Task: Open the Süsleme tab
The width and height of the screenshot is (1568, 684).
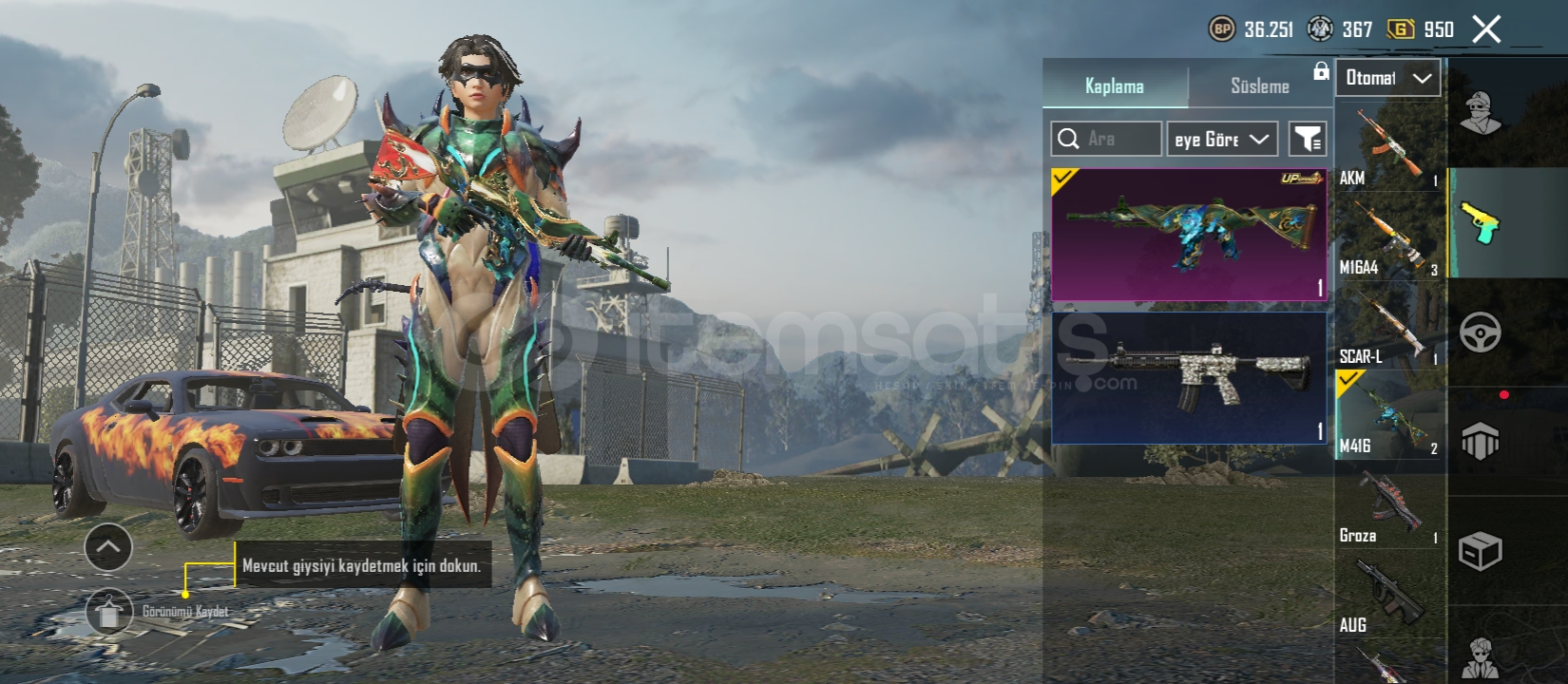Action: tap(1259, 85)
